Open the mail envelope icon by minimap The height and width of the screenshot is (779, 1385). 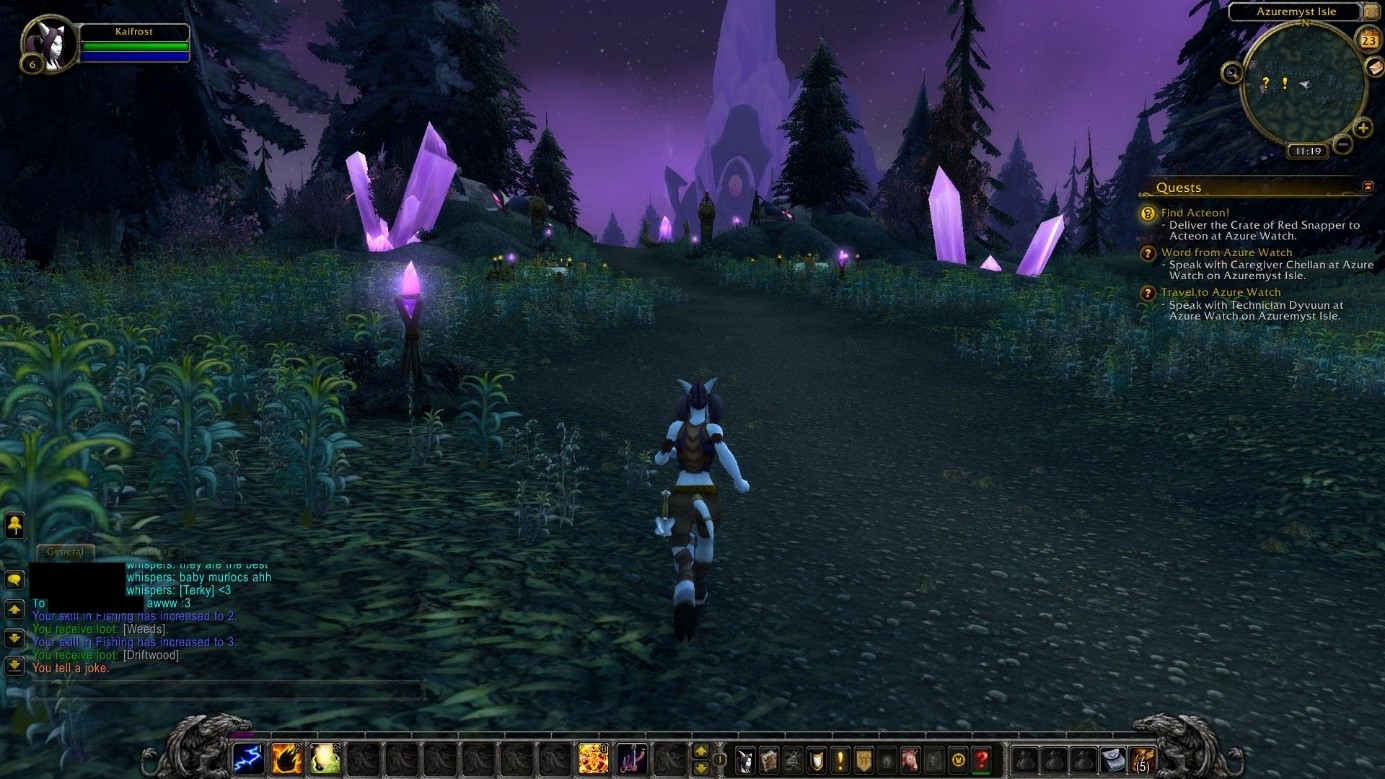[x=1374, y=67]
